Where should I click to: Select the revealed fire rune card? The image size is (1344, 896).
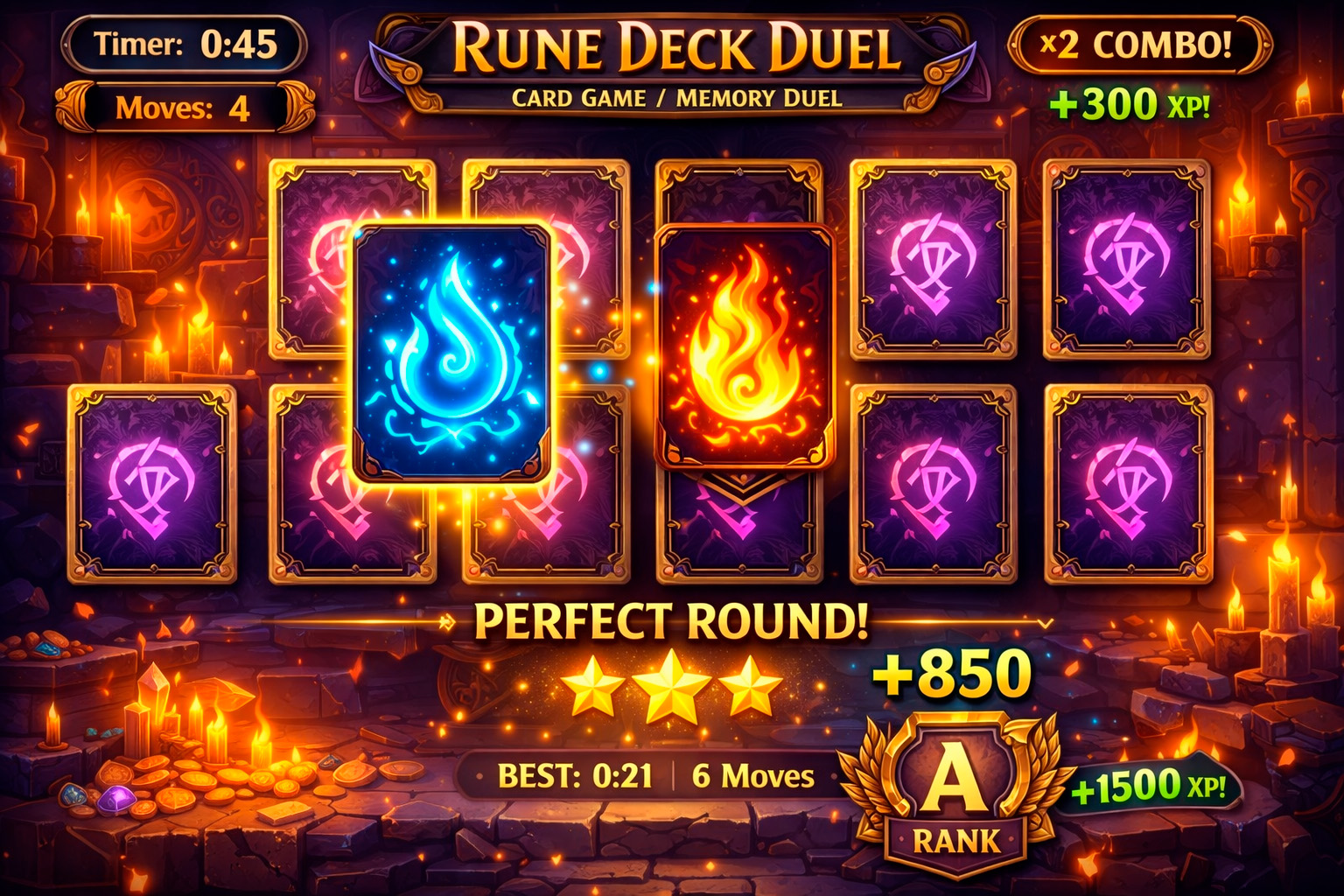[x=745, y=350]
